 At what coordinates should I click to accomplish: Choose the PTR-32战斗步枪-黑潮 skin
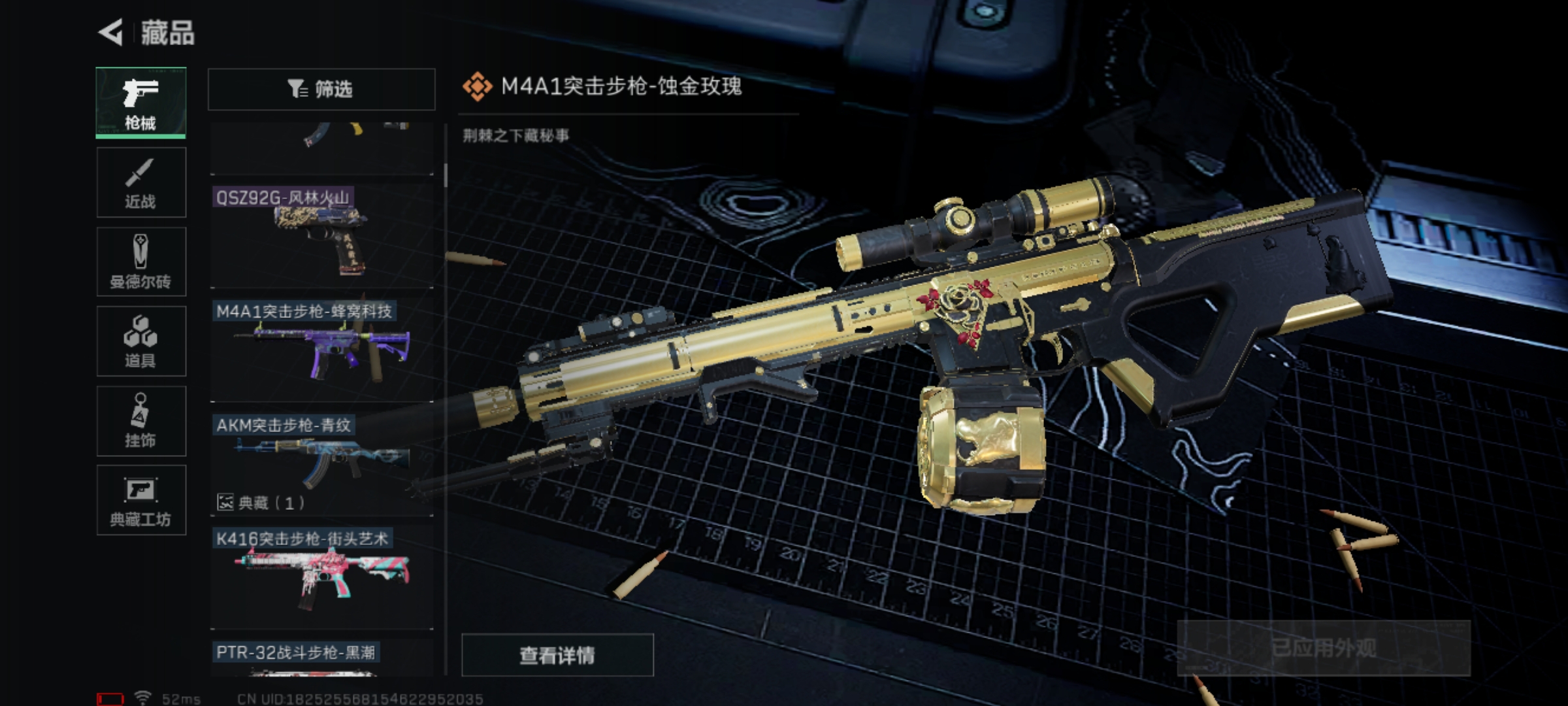tap(321, 657)
